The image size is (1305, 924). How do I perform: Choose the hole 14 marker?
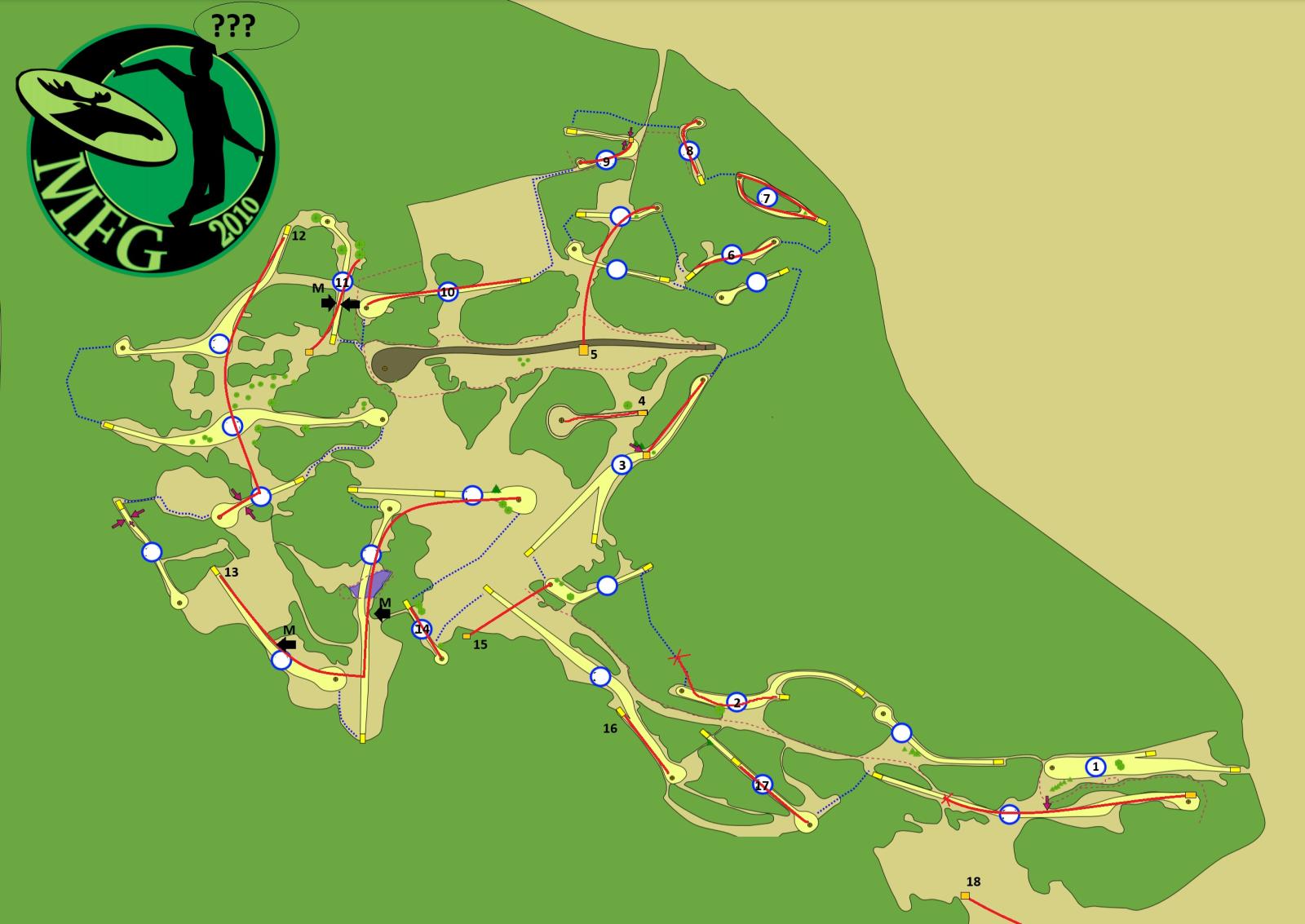click(x=422, y=629)
